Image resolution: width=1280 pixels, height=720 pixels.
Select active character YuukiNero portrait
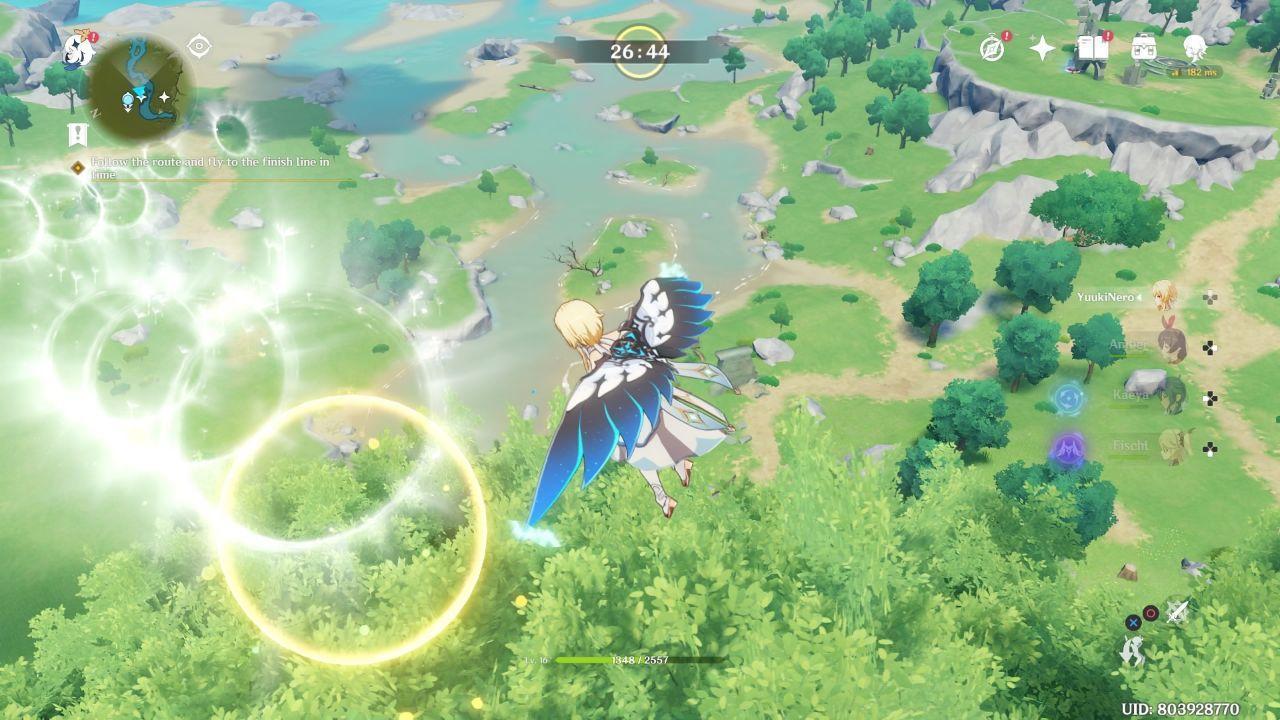(x=1164, y=296)
